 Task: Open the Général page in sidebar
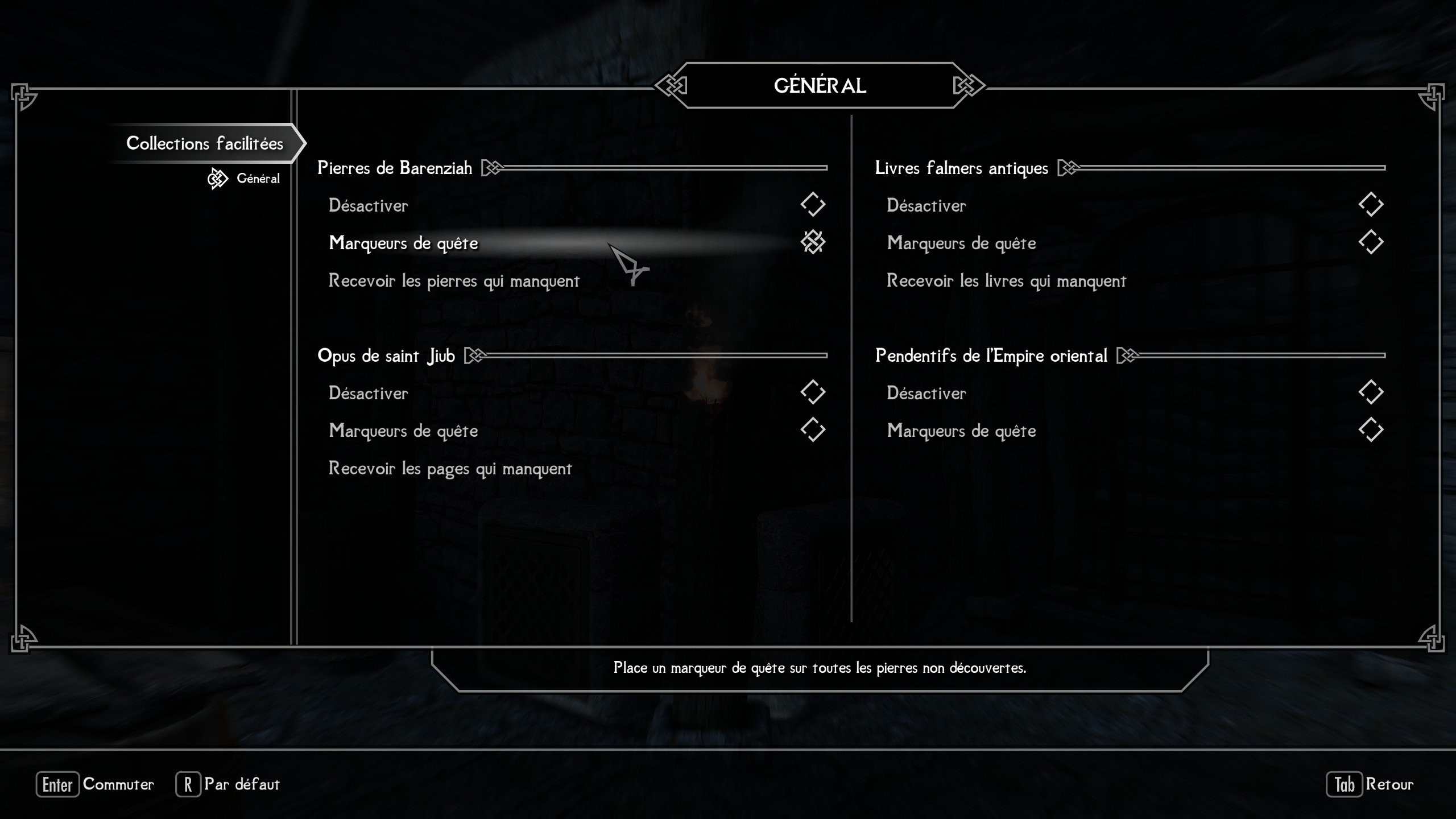(x=258, y=179)
